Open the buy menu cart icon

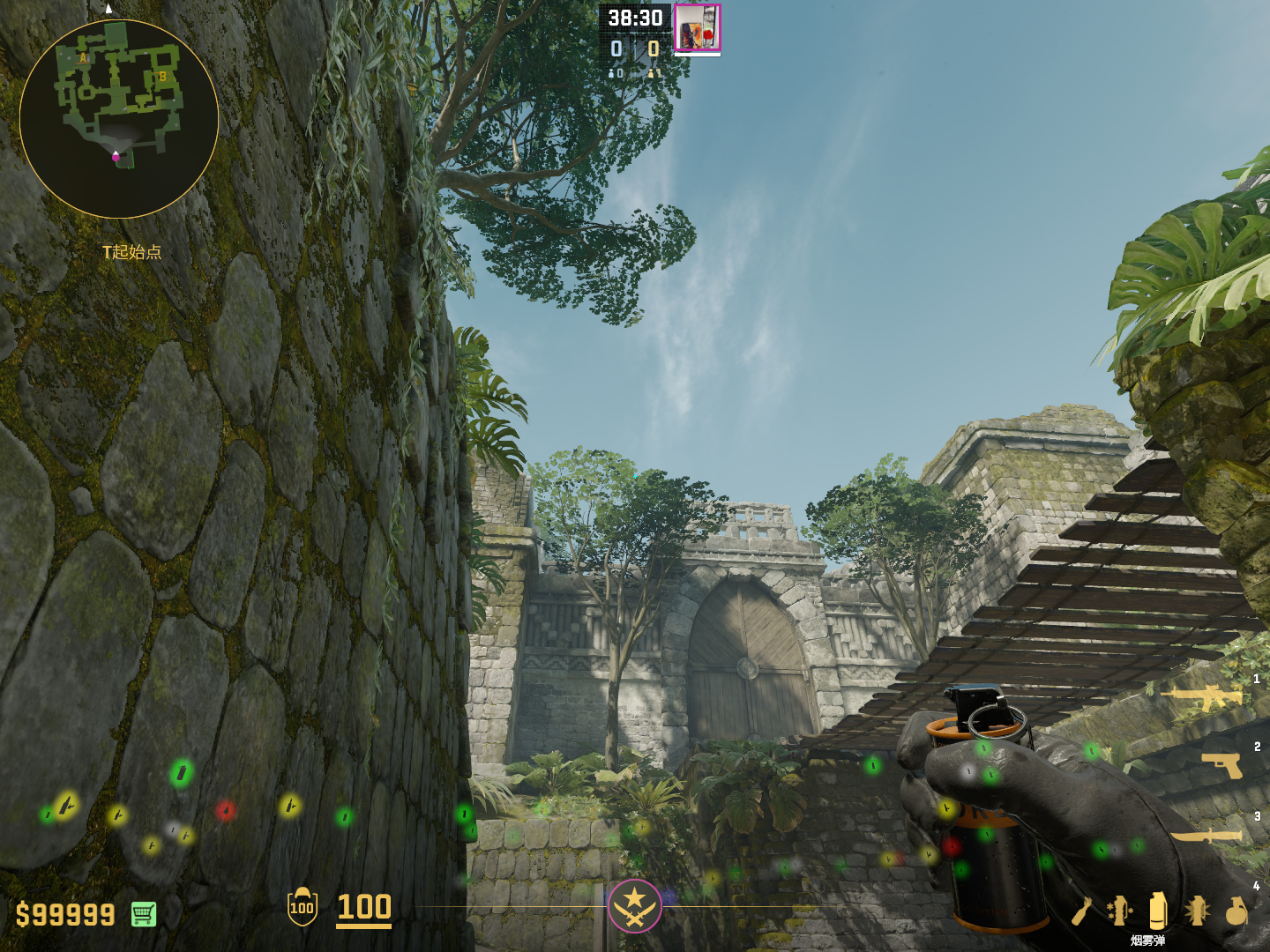[144, 914]
